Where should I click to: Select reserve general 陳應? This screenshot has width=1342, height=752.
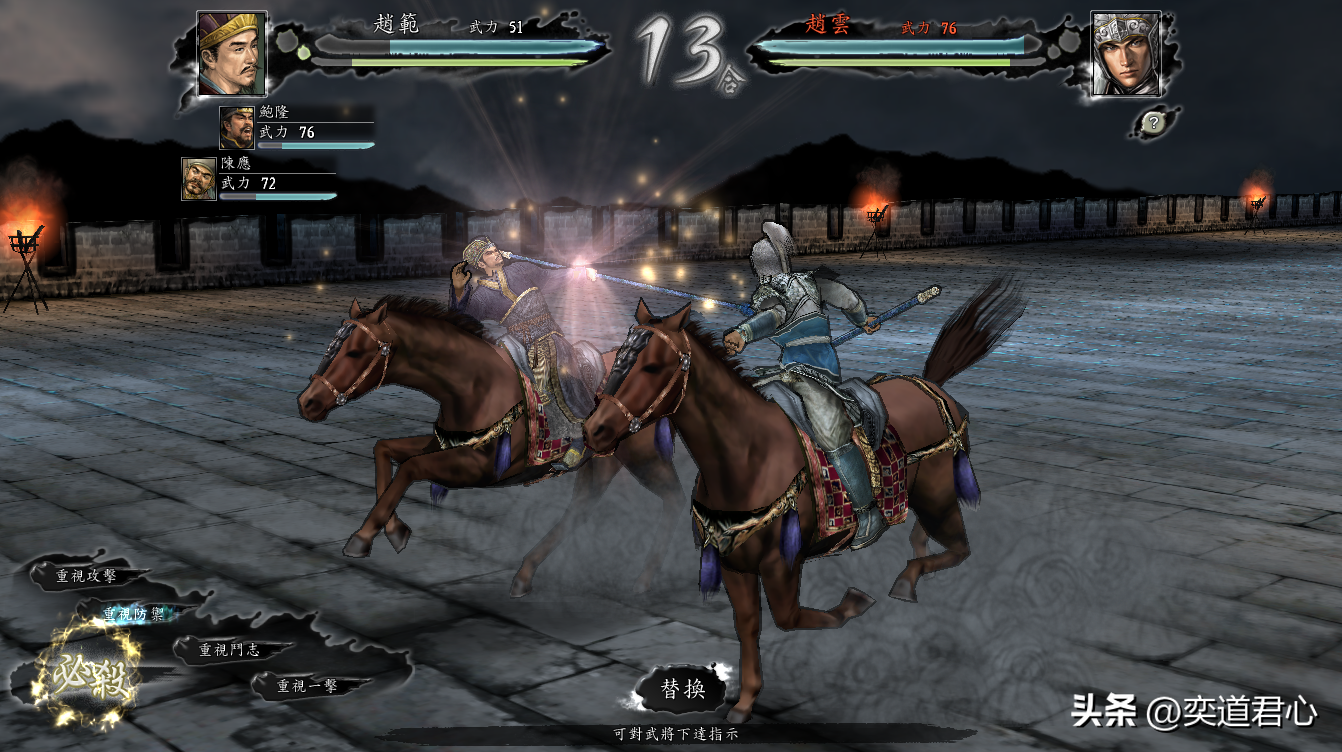pos(199,179)
